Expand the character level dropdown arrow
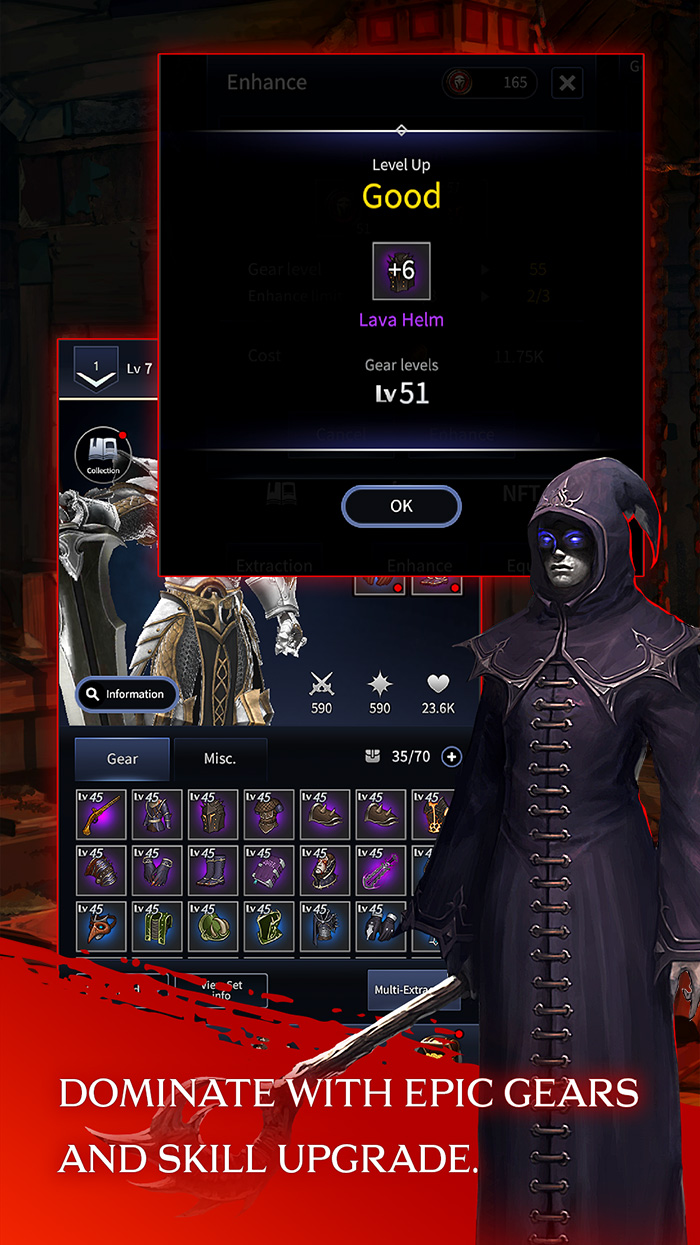This screenshot has height=1245, width=700. [x=96, y=369]
